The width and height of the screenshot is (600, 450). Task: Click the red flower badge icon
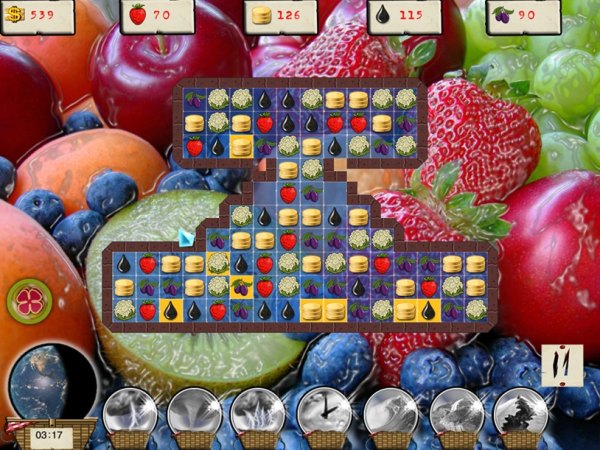[29, 300]
